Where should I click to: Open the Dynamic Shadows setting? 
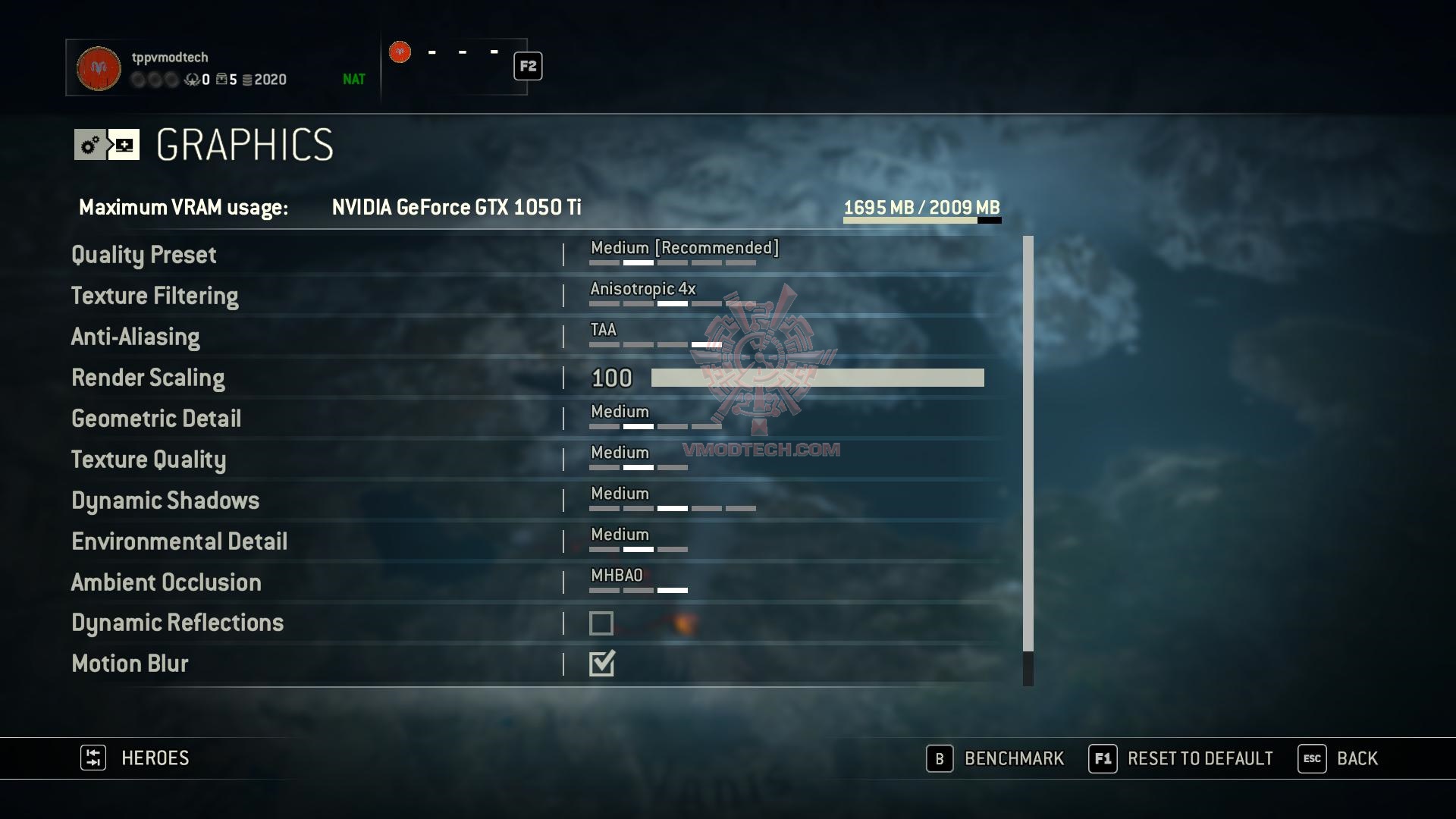(165, 500)
